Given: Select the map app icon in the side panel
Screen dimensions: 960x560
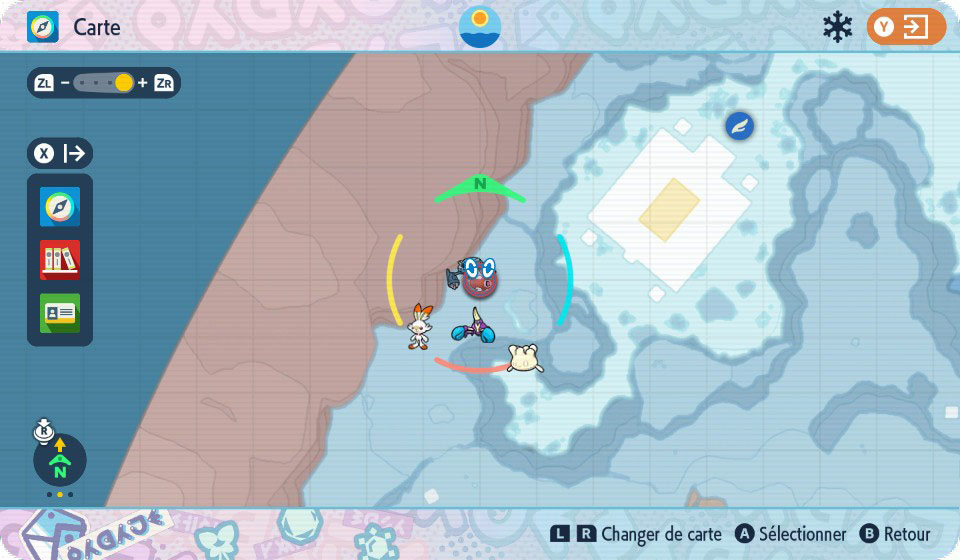Looking at the screenshot, I should click(60, 207).
